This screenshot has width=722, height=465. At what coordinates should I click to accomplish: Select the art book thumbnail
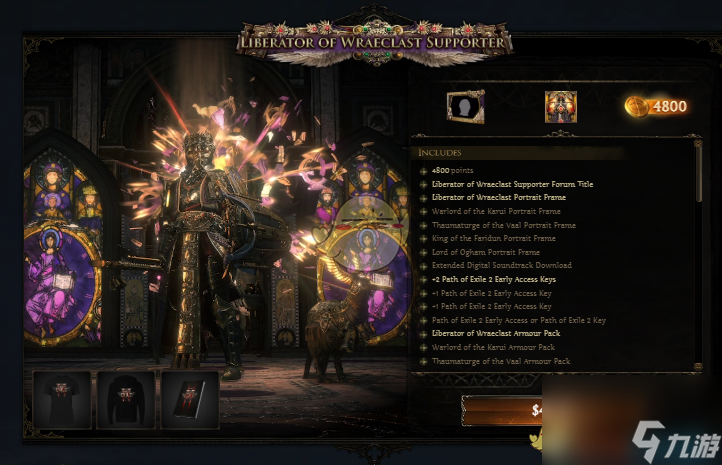pyautogui.click(x=189, y=400)
